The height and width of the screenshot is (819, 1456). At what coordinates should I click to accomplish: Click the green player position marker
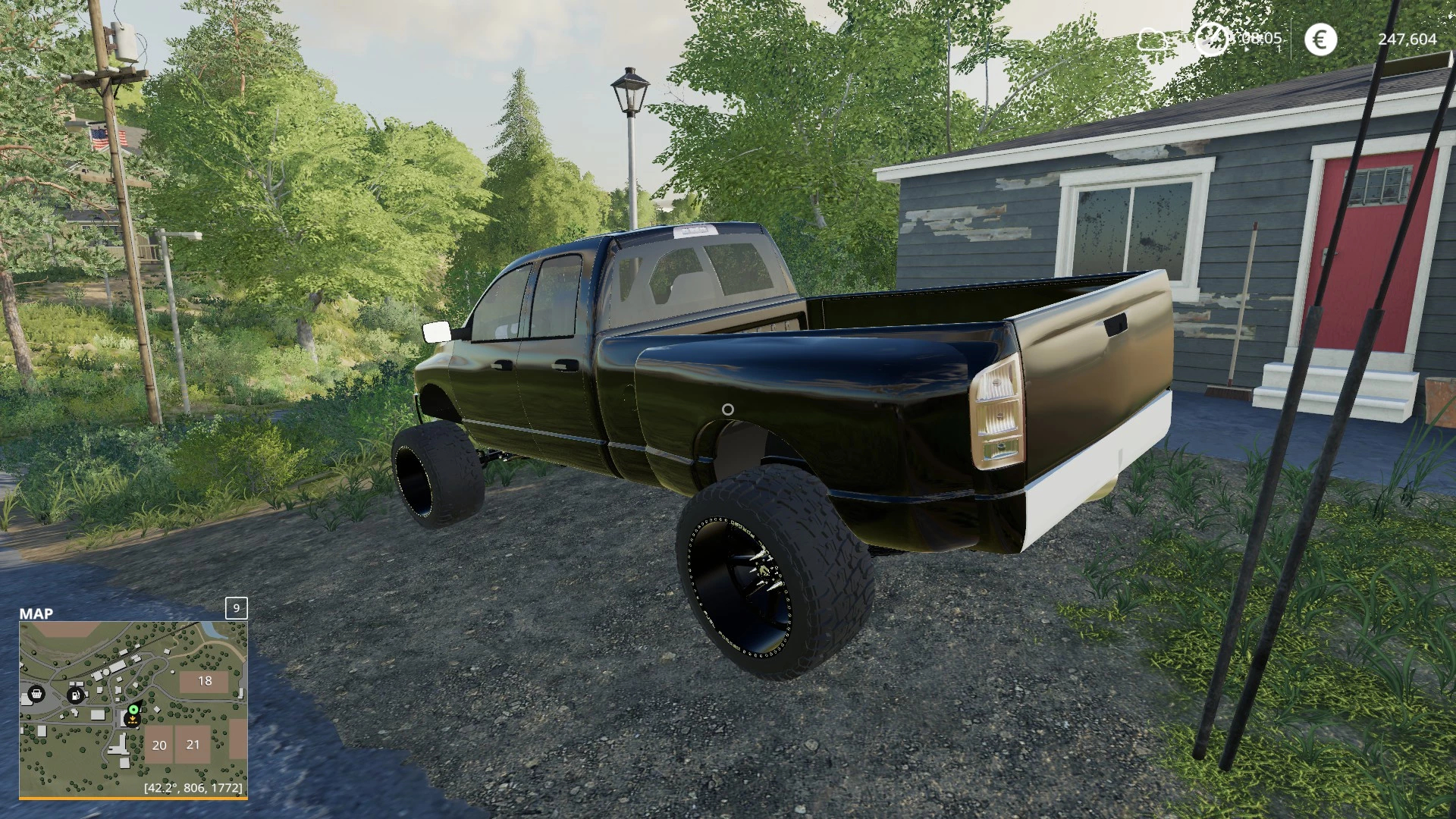click(133, 710)
